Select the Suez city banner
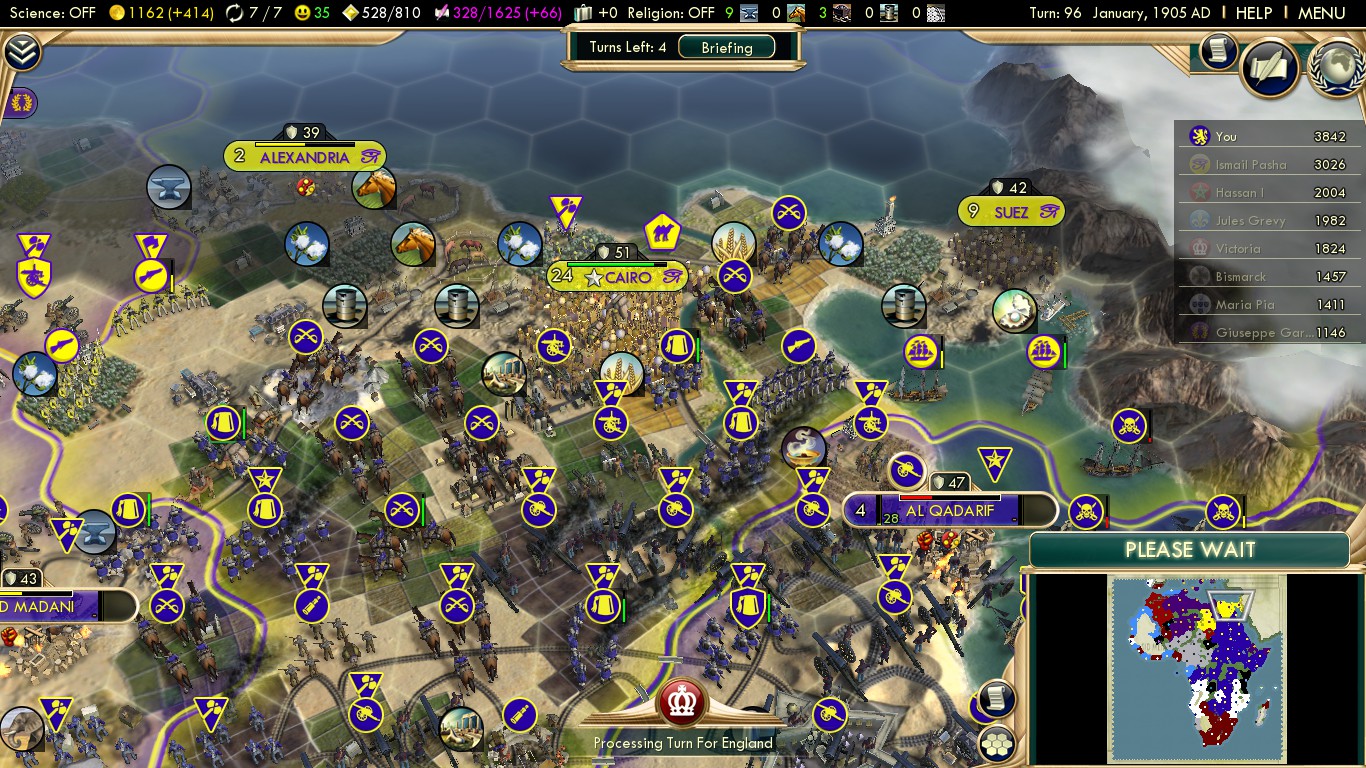The image size is (1366, 768). coord(1010,212)
